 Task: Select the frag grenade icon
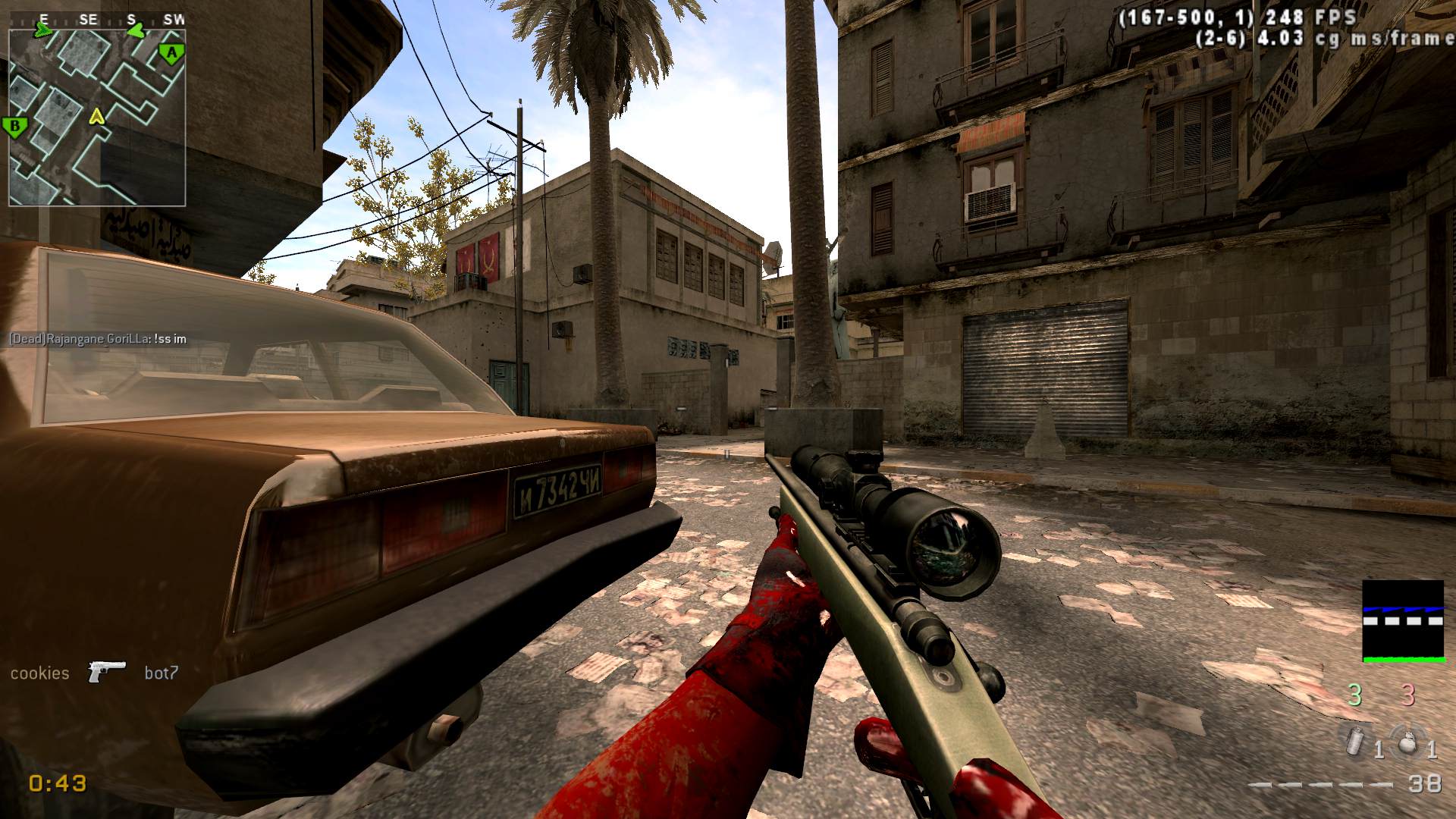point(1407,741)
